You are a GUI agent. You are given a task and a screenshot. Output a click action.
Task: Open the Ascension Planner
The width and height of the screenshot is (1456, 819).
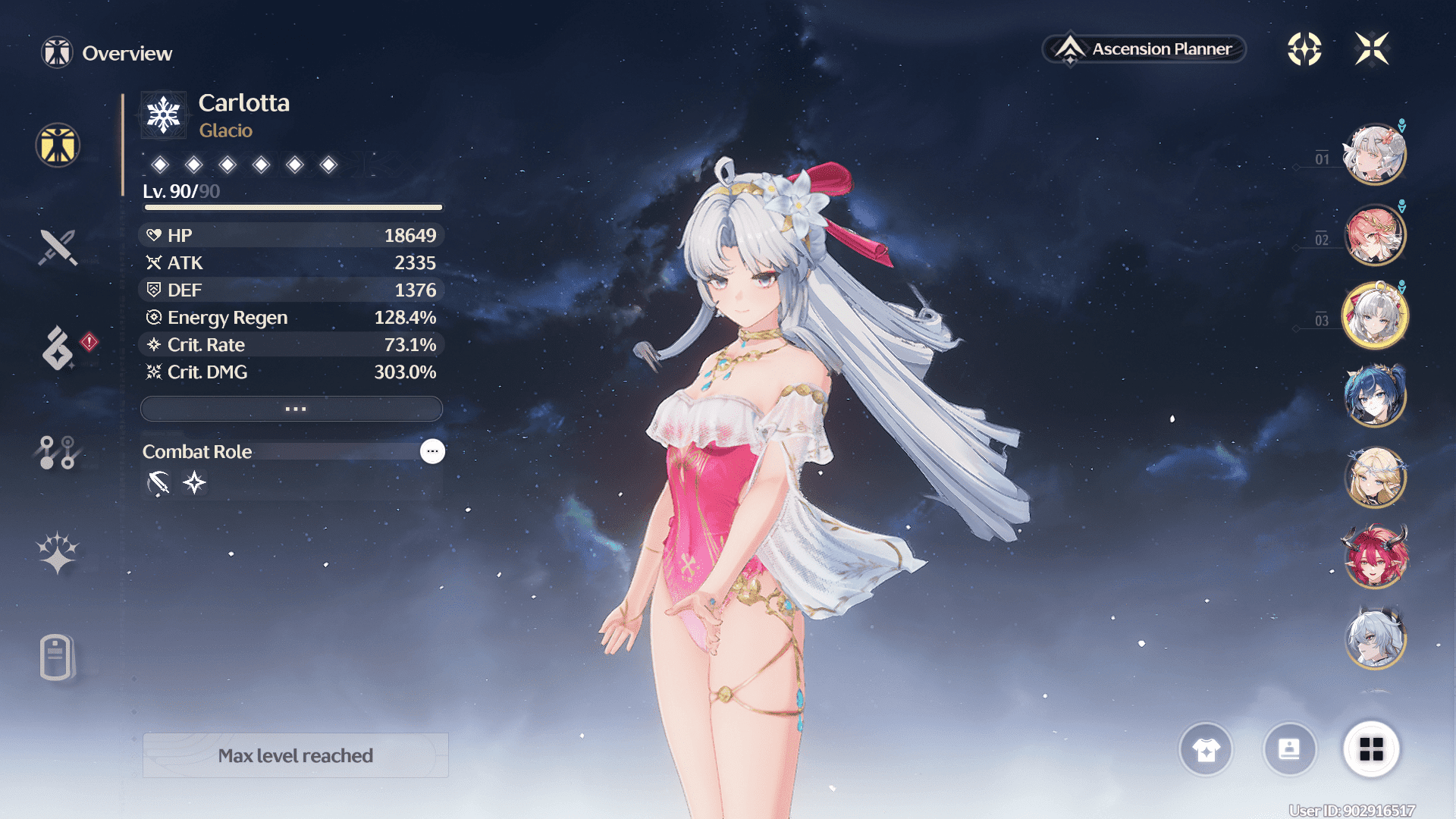click(1144, 49)
